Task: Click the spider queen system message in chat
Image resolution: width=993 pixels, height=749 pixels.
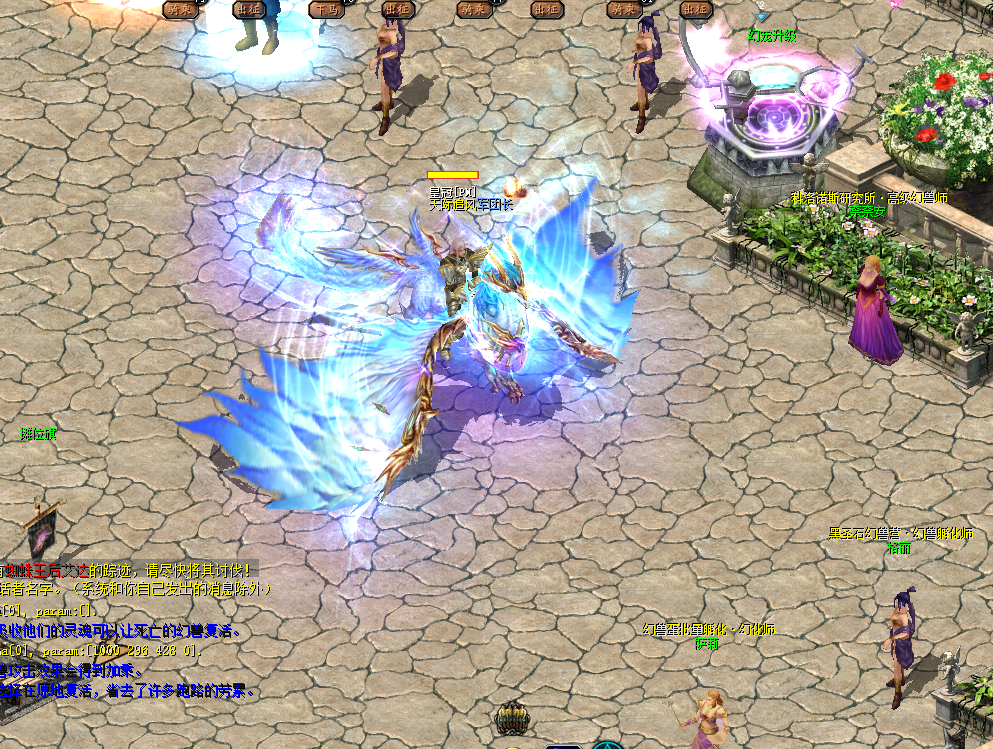Action: [x=128, y=570]
